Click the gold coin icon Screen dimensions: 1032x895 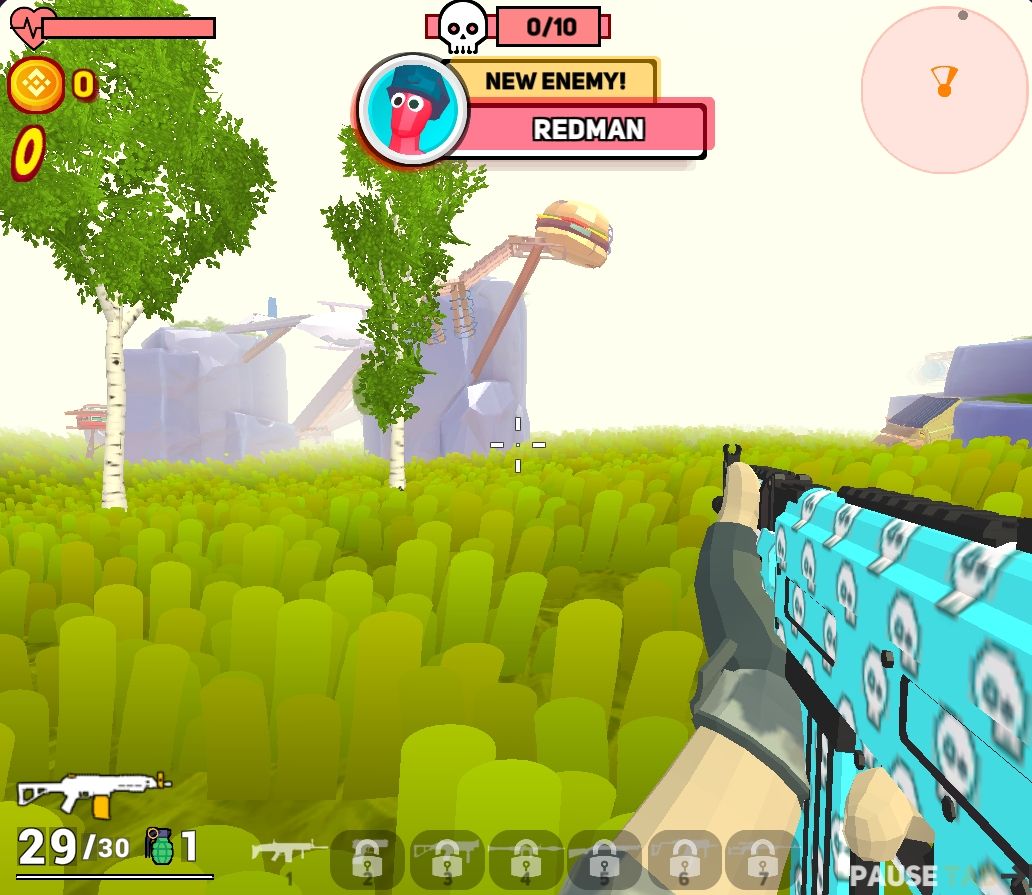(36, 85)
